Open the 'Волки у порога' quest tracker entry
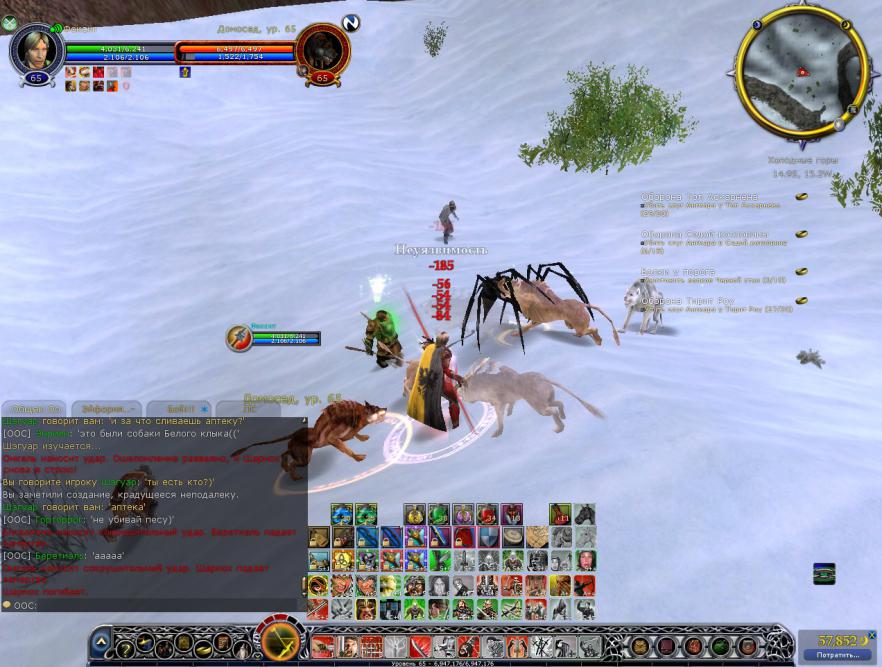Viewport: 882px width, 667px height. click(x=679, y=271)
